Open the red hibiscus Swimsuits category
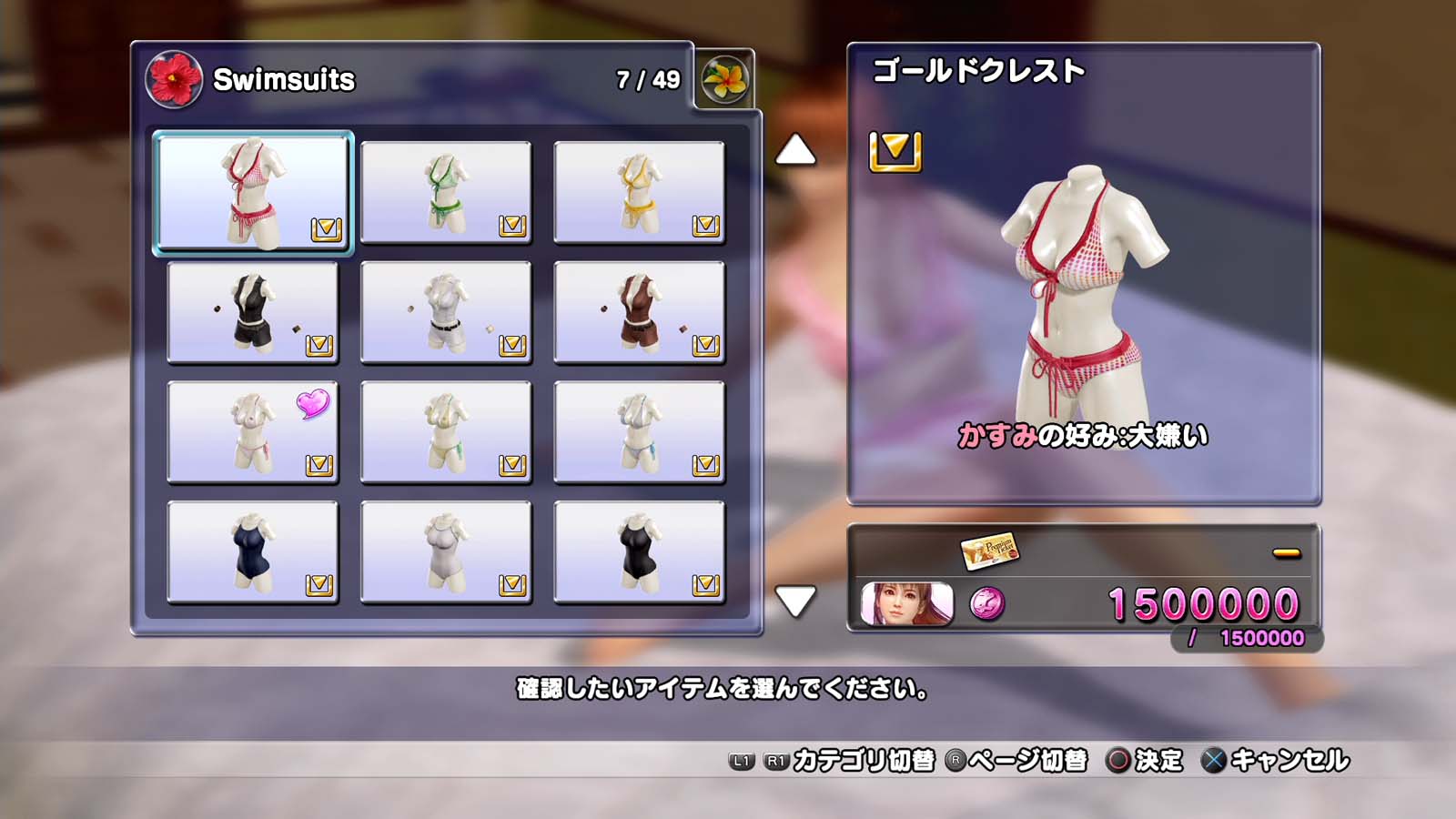Screen dimensions: 1456x819 pyautogui.click(x=173, y=79)
